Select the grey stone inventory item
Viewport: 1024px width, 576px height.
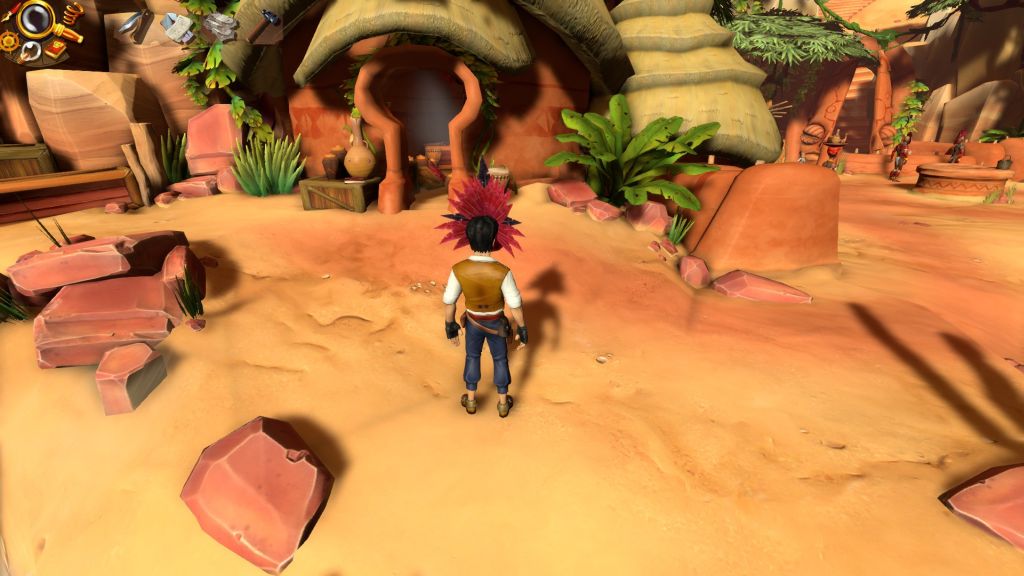221,26
